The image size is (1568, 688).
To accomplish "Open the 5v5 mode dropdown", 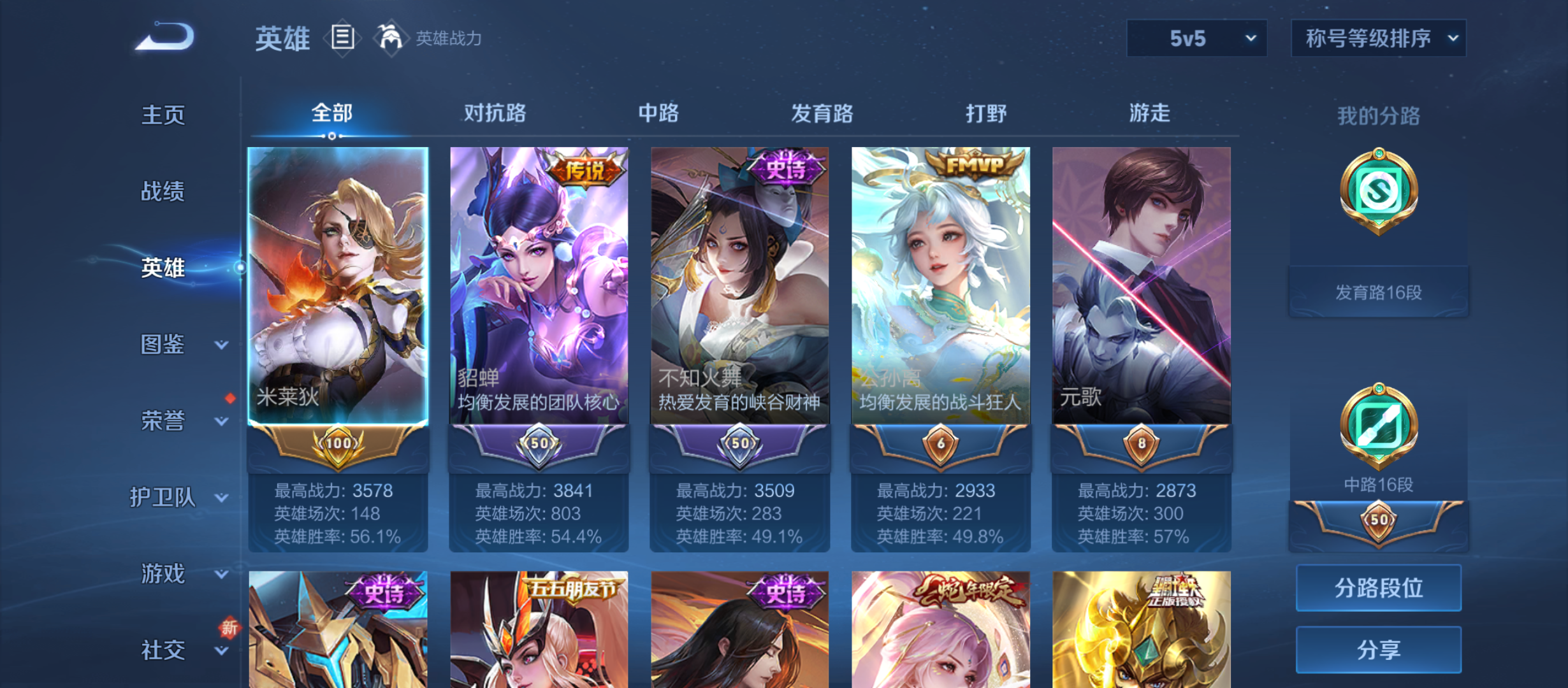I will 1196,38.
